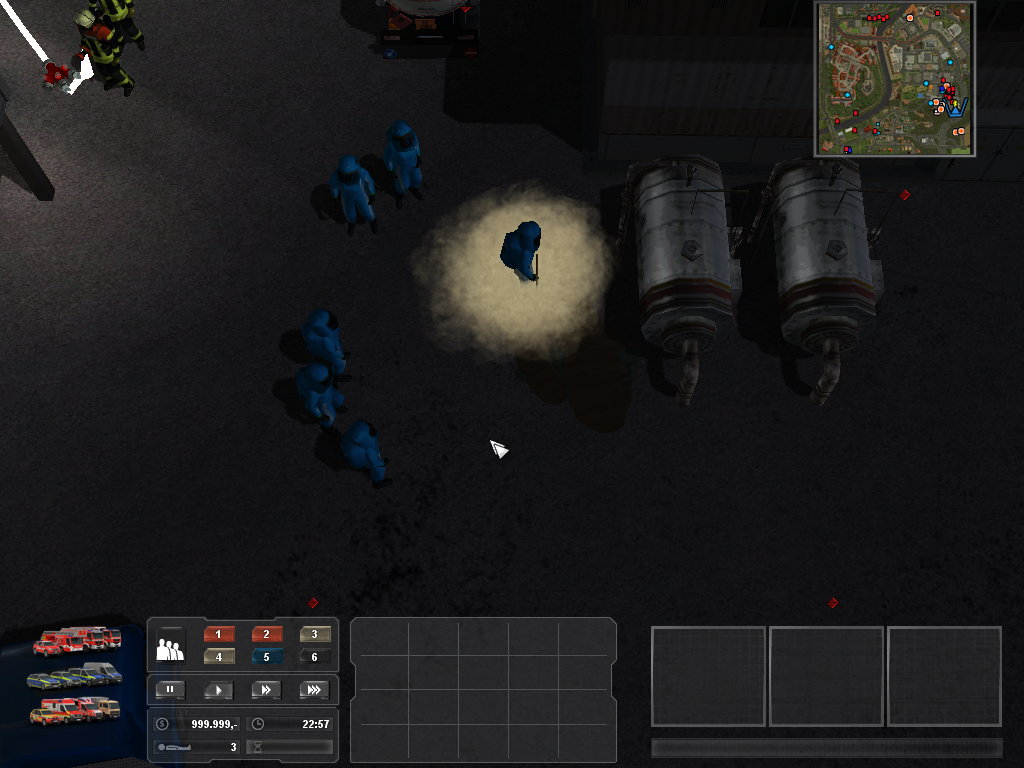Viewport: 1024px width, 768px height.
Task: Set game speed to triple fast-forward
Action: coord(314,690)
